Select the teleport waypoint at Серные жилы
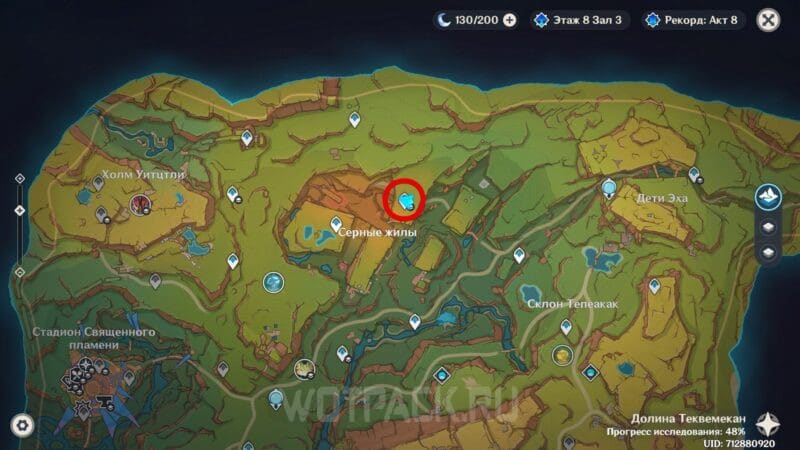The width and height of the screenshot is (800, 450). (335, 224)
